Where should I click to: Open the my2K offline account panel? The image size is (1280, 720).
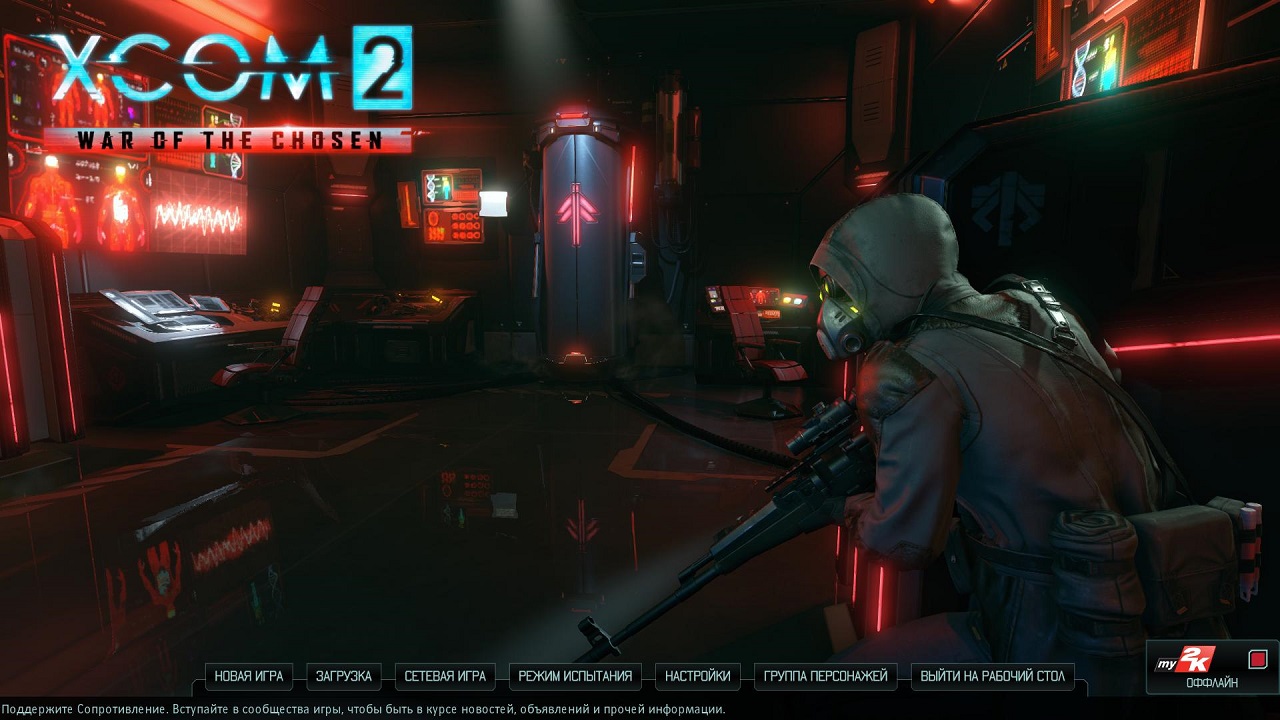pos(1212,667)
